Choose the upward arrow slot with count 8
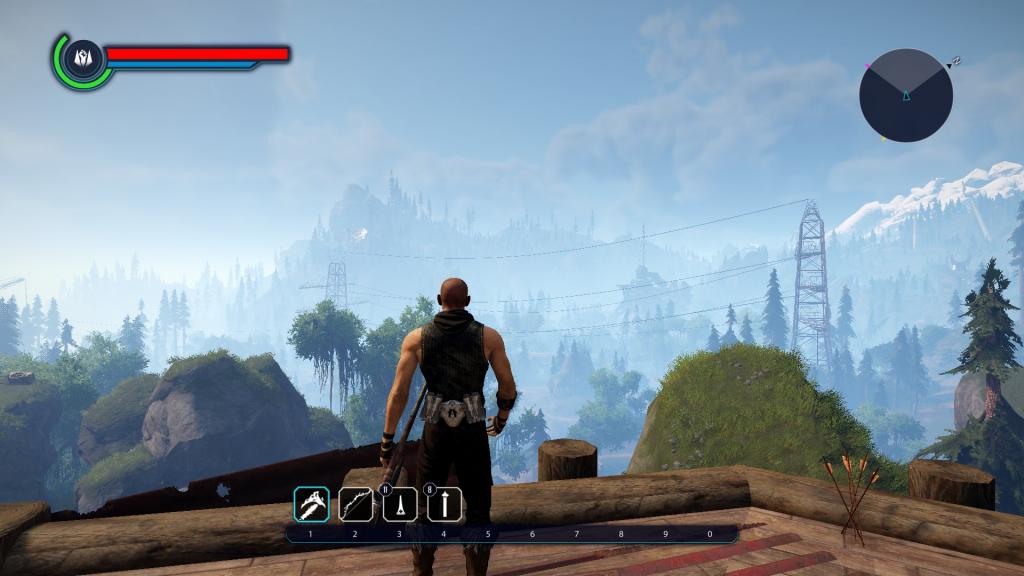 [x=444, y=504]
